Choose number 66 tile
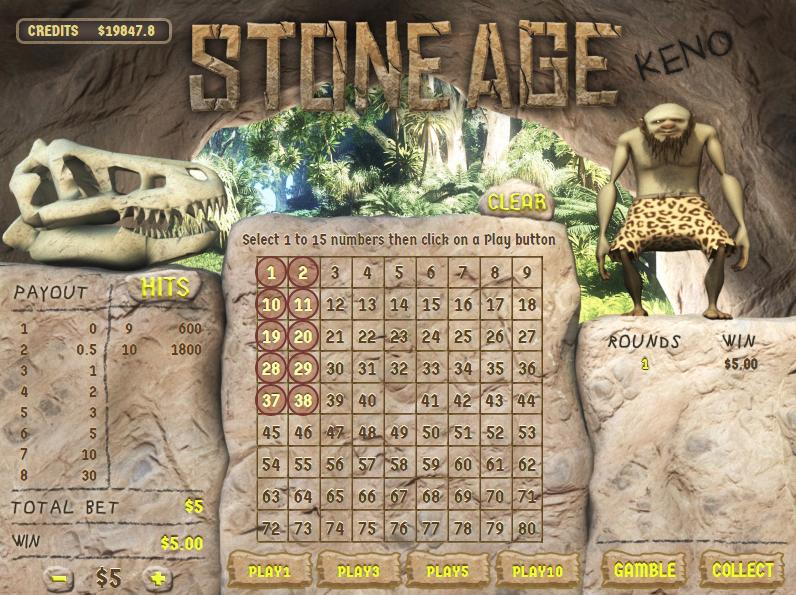The height and width of the screenshot is (595, 796). (367, 496)
